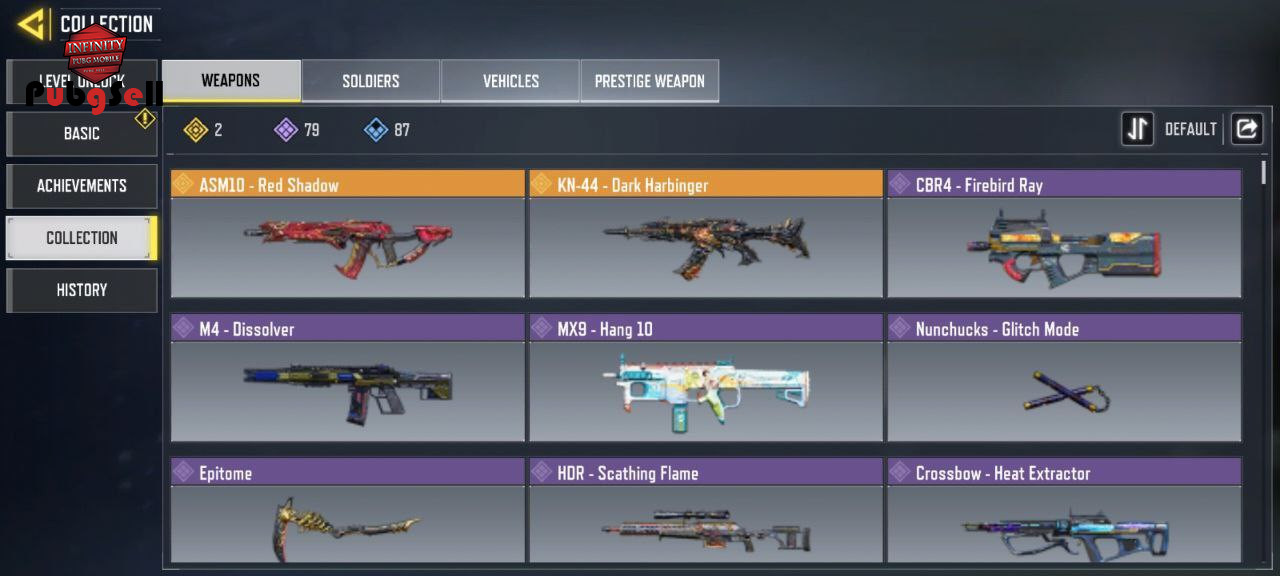The height and width of the screenshot is (576, 1280).
Task: Choose the KN-44 - Dark Harbinger card
Action: pyautogui.click(x=706, y=235)
